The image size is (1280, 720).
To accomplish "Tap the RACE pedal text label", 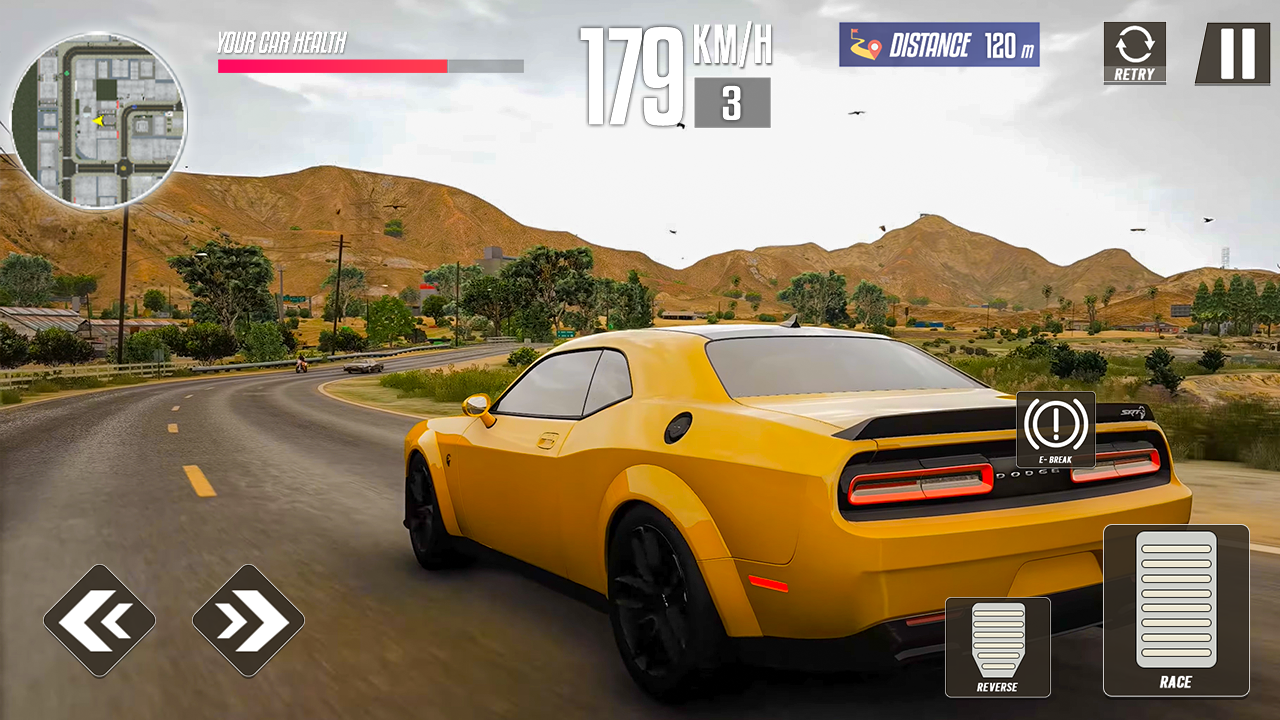I will click(x=1177, y=682).
